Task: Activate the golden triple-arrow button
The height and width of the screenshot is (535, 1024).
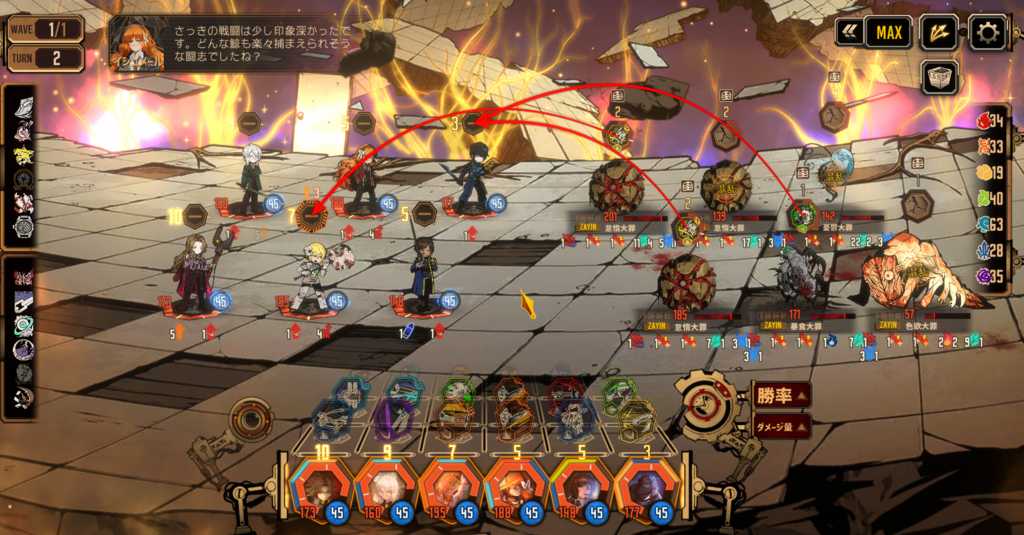Action: (938, 32)
